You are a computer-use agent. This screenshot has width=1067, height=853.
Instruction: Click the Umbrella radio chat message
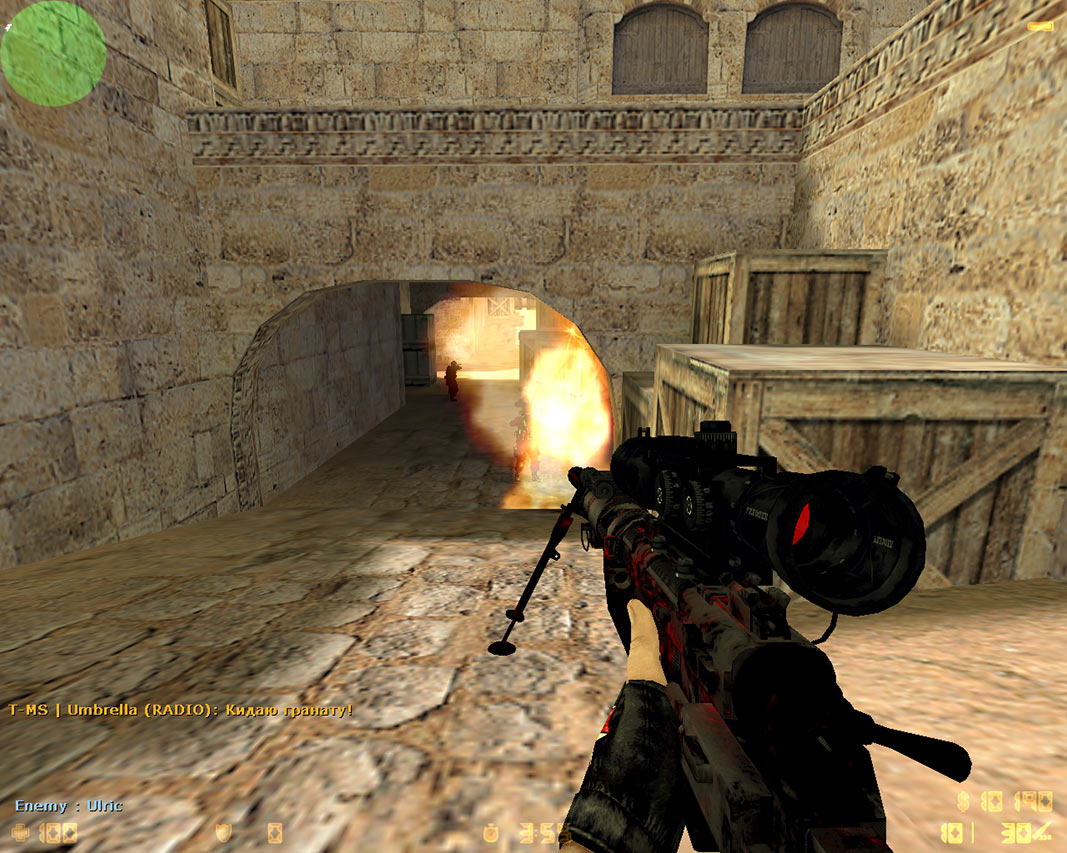(180, 710)
